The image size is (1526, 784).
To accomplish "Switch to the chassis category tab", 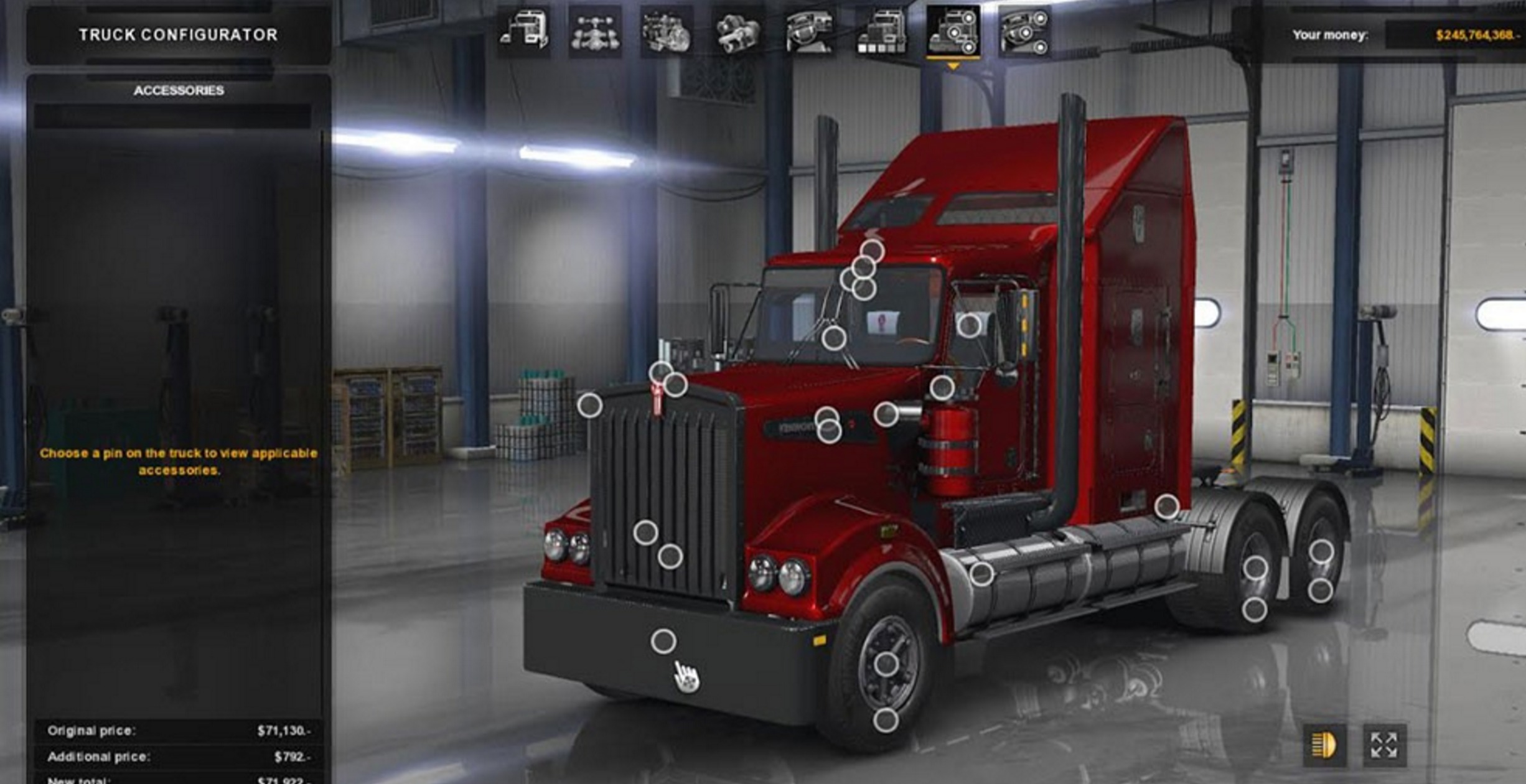I will click(x=595, y=32).
